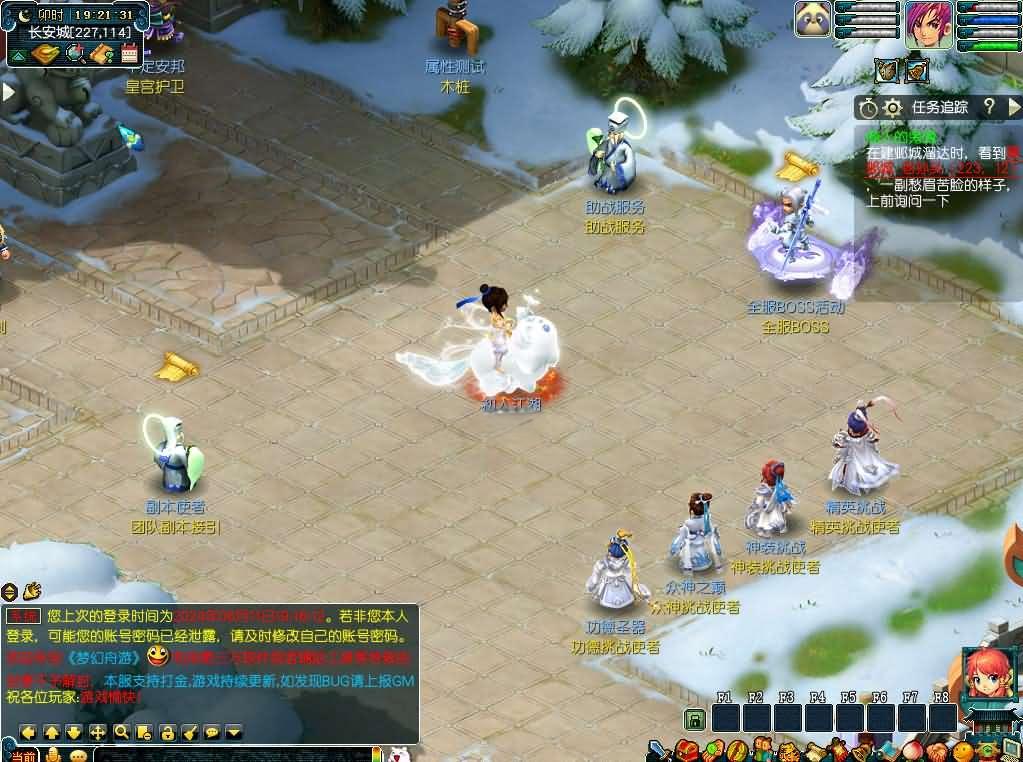This screenshot has width=1023, height=762.
Task: Open the pink-haired player character portrait
Action: tap(928, 24)
